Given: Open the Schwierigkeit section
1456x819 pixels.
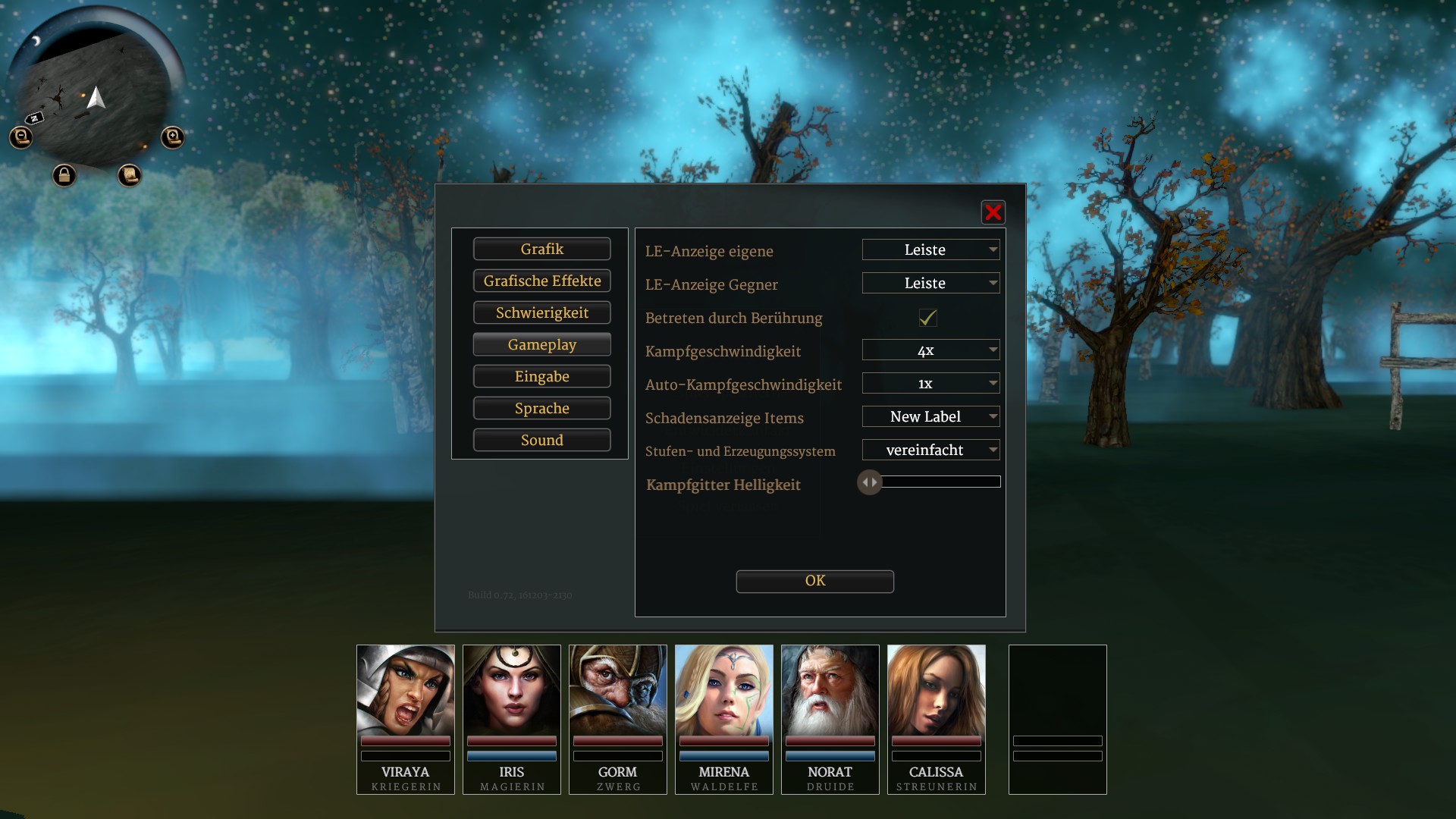Looking at the screenshot, I should click(x=541, y=313).
